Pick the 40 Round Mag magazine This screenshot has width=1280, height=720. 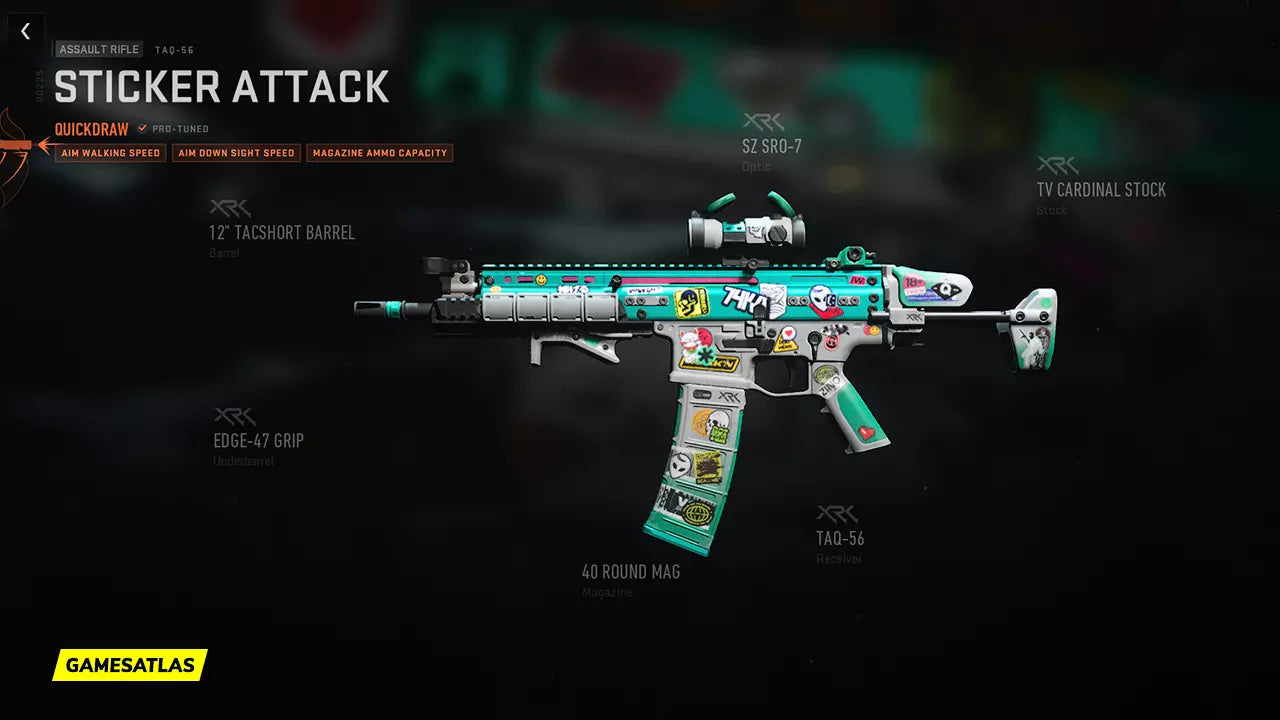[630, 572]
